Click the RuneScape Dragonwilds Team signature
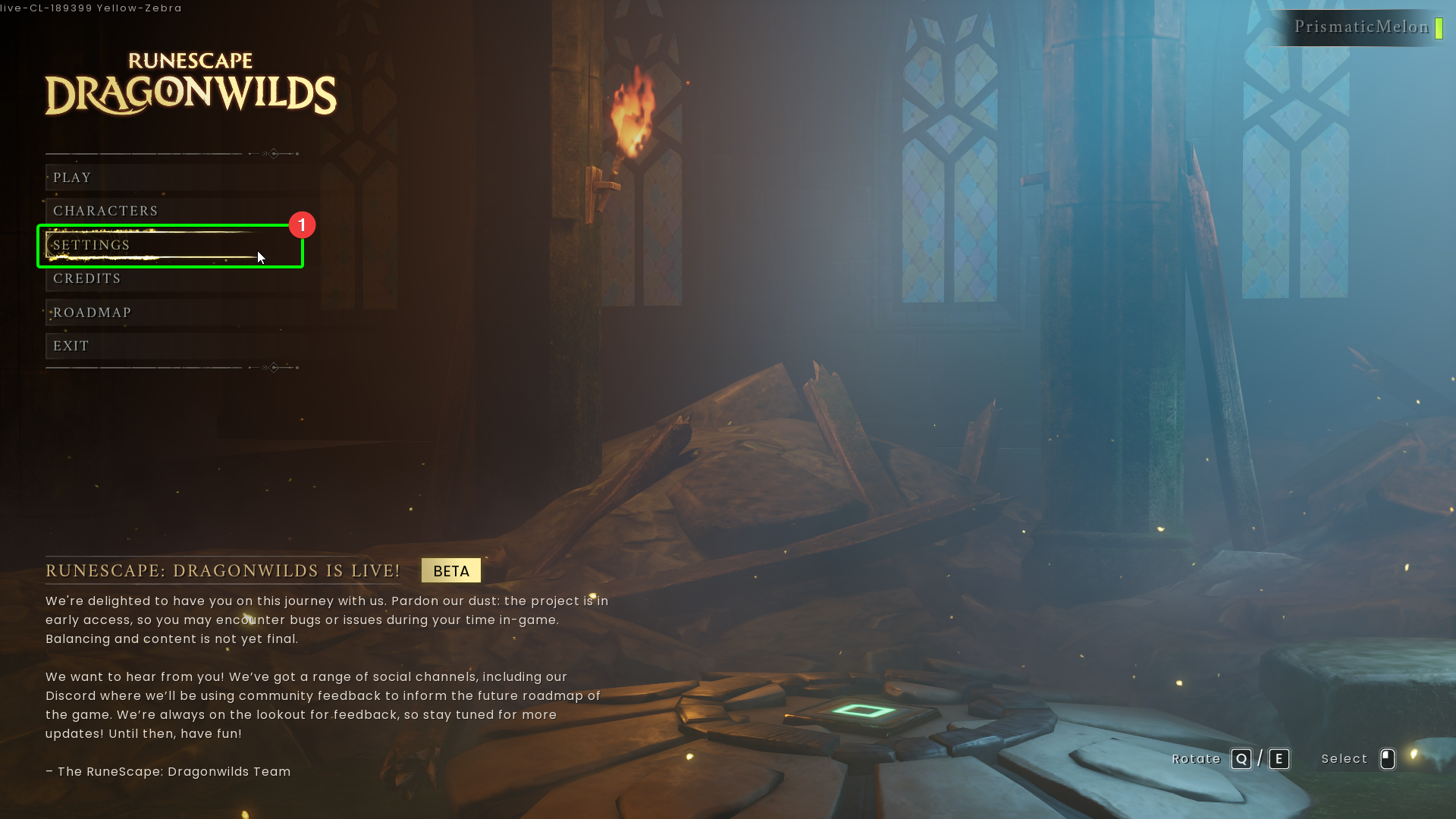The width and height of the screenshot is (1456, 819). pos(168,771)
